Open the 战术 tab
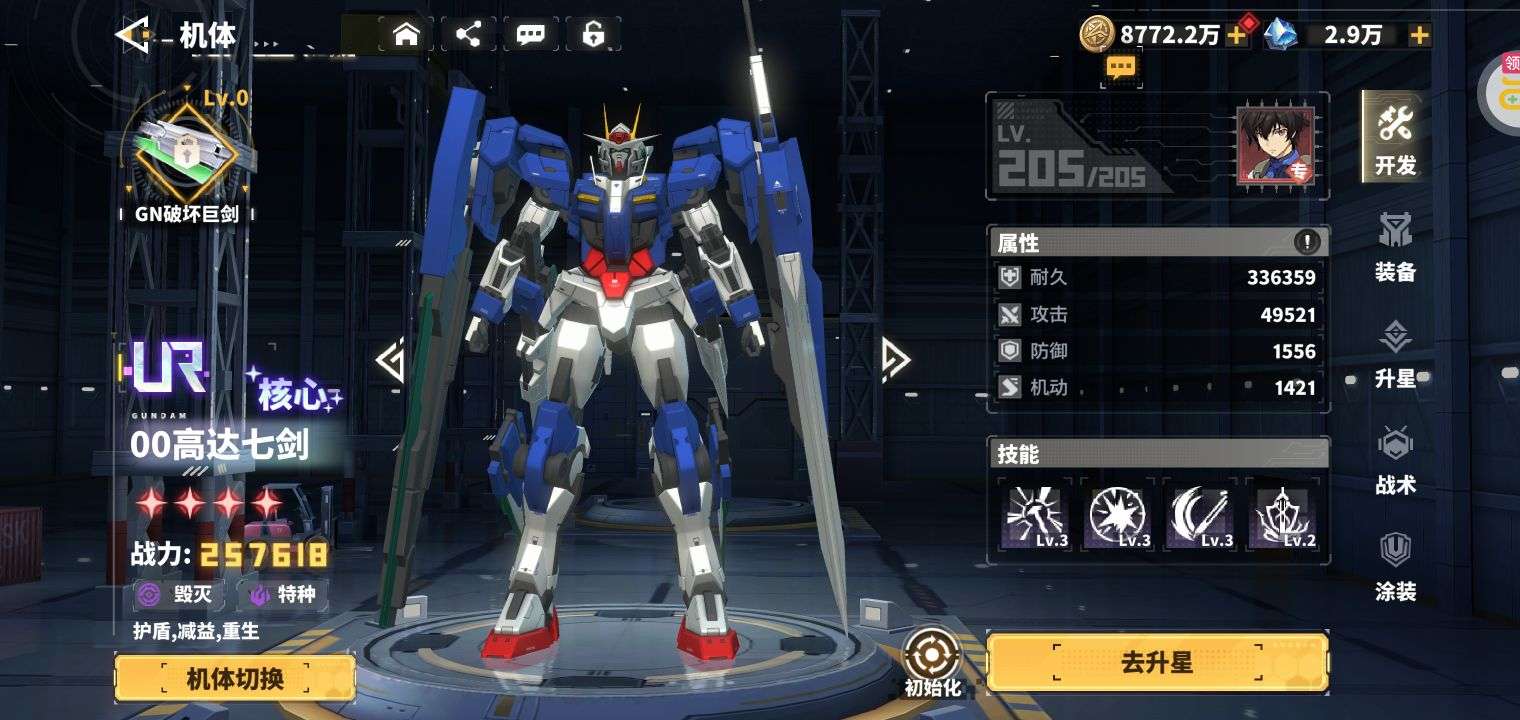This screenshot has width=1520, height=720. [1395, 459]
